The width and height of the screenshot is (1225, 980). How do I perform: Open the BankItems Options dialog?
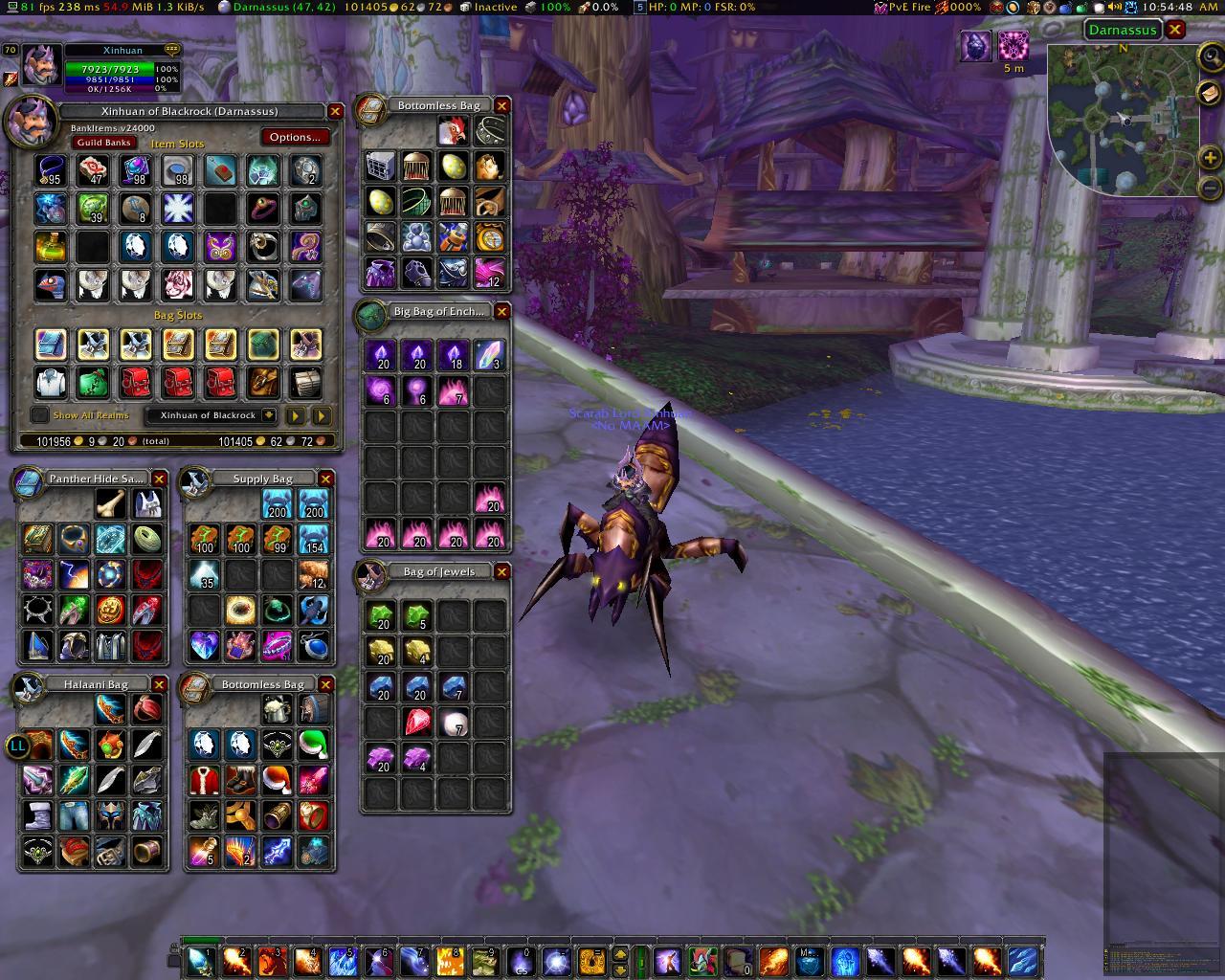(295, 137)
